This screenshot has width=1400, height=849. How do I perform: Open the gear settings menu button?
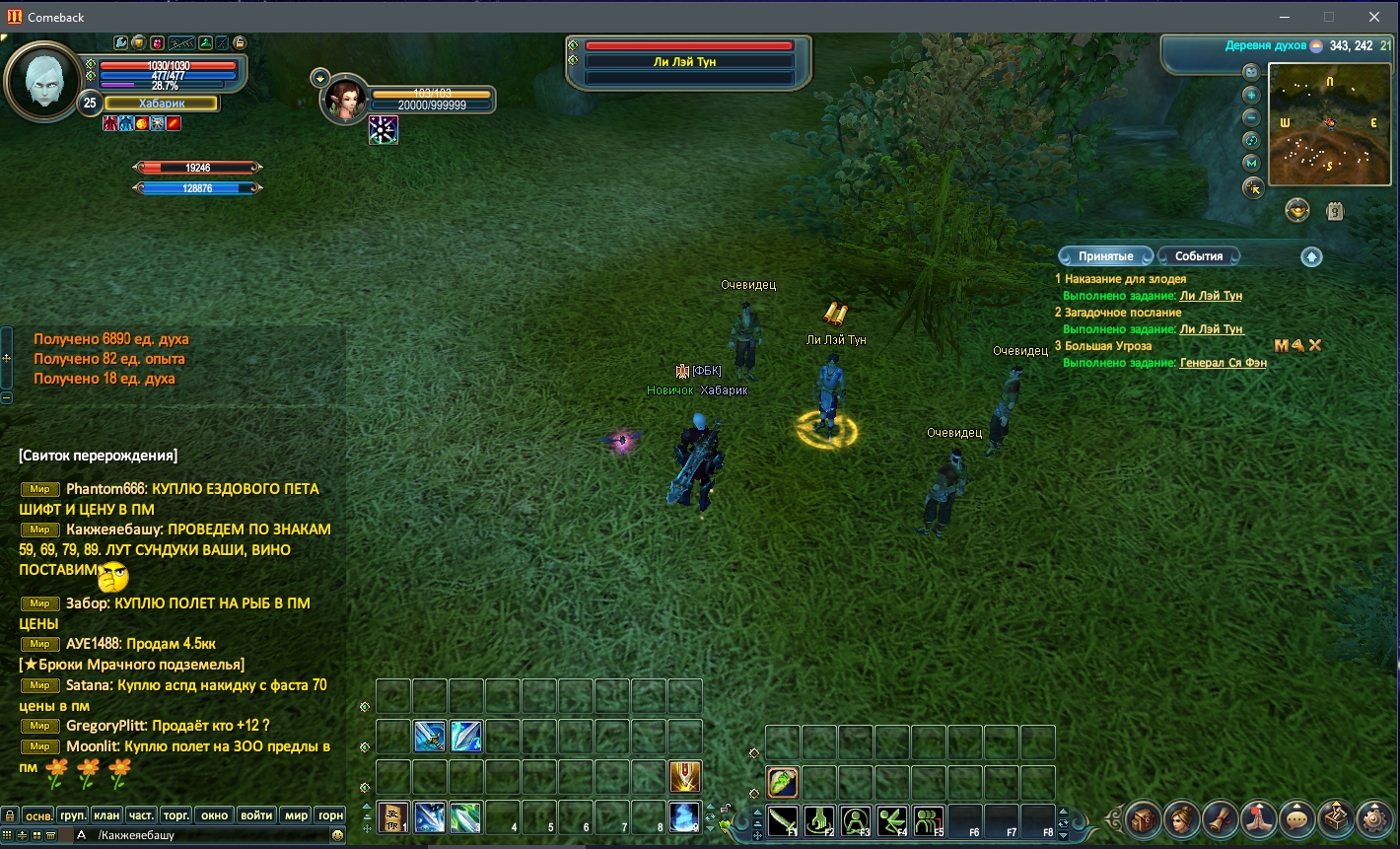coord(1374,818)
